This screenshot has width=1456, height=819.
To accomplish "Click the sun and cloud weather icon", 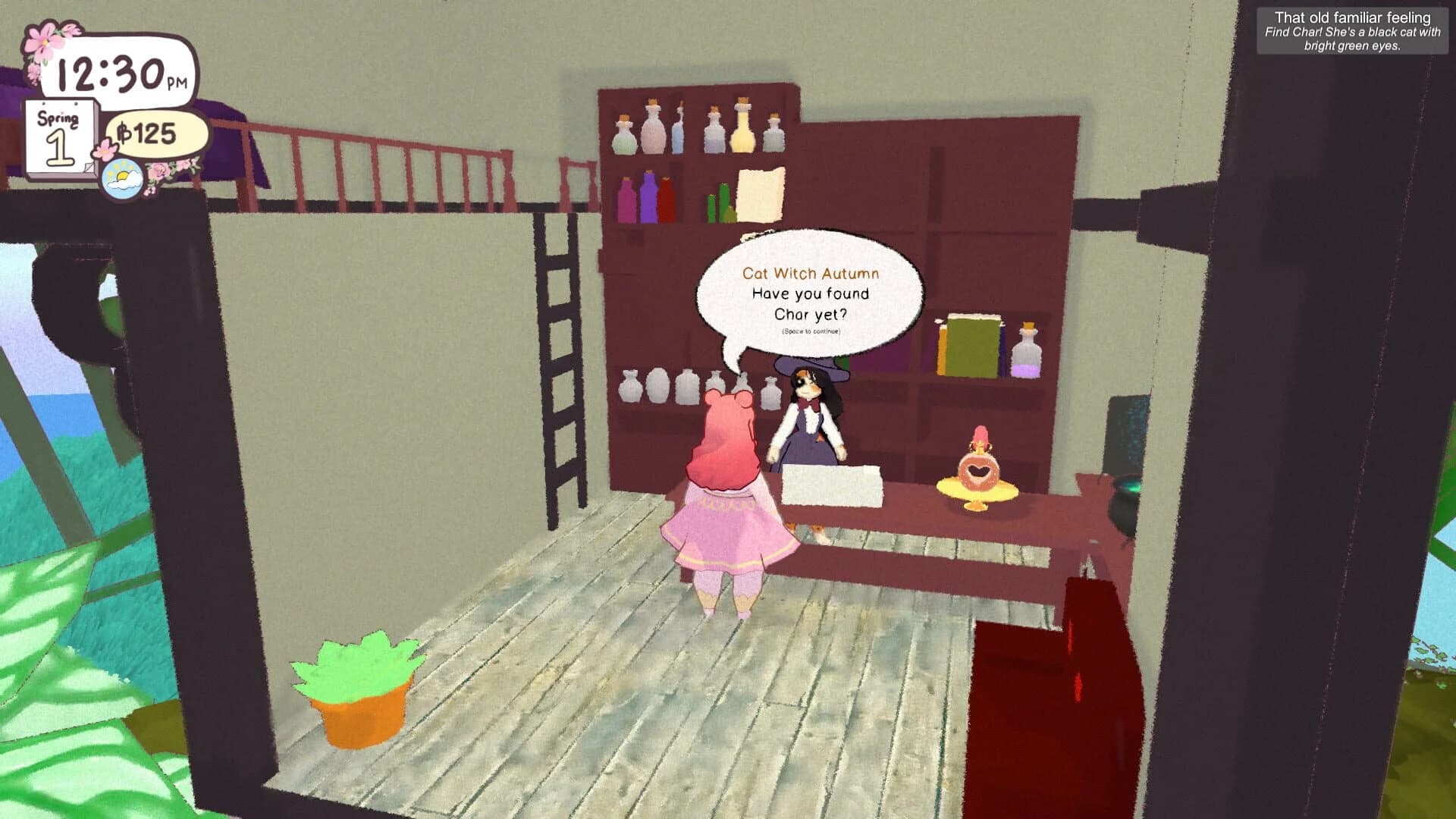I will click(124, 178).
